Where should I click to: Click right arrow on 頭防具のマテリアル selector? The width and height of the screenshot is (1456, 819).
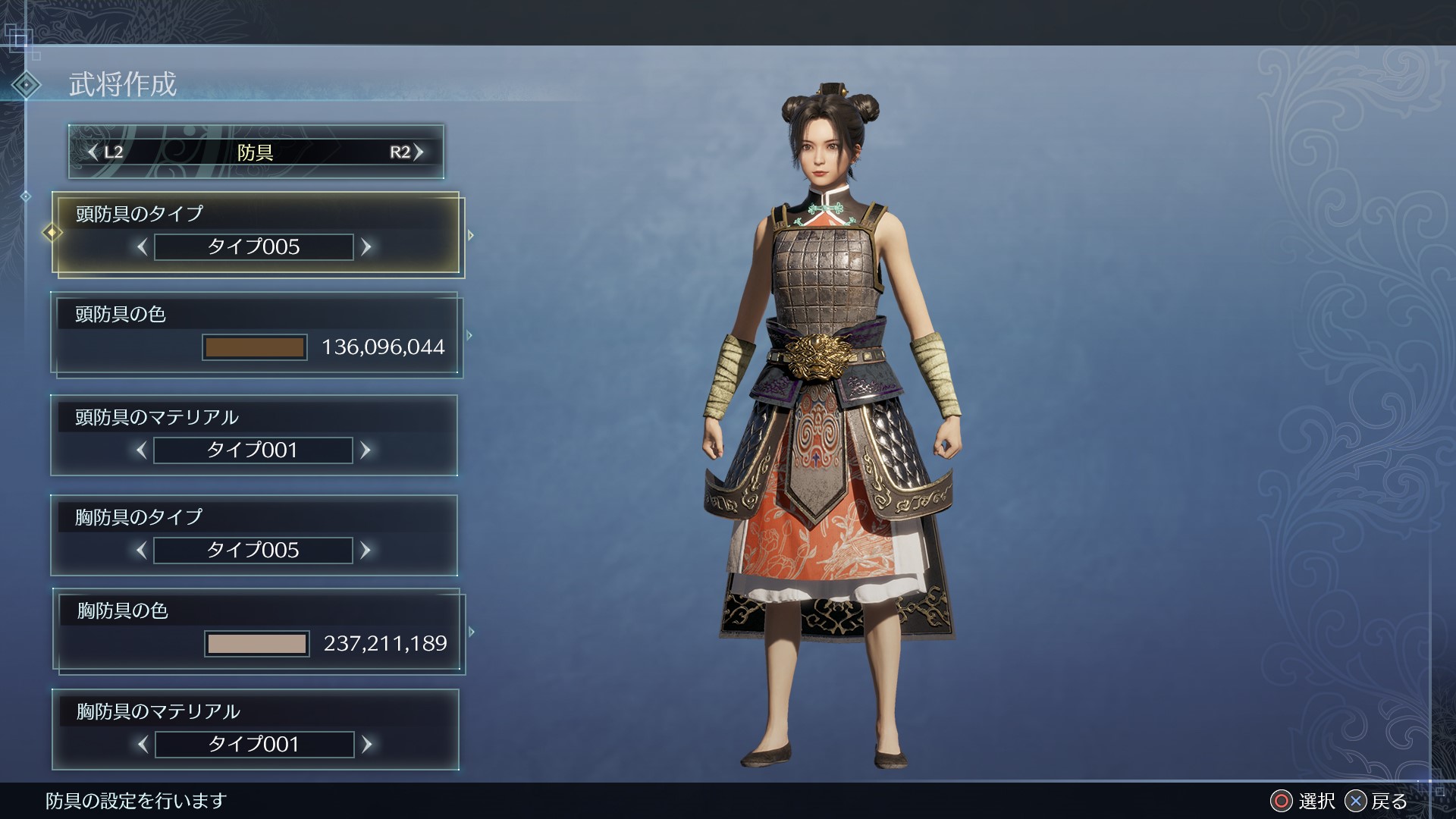(x=366, y=450)
